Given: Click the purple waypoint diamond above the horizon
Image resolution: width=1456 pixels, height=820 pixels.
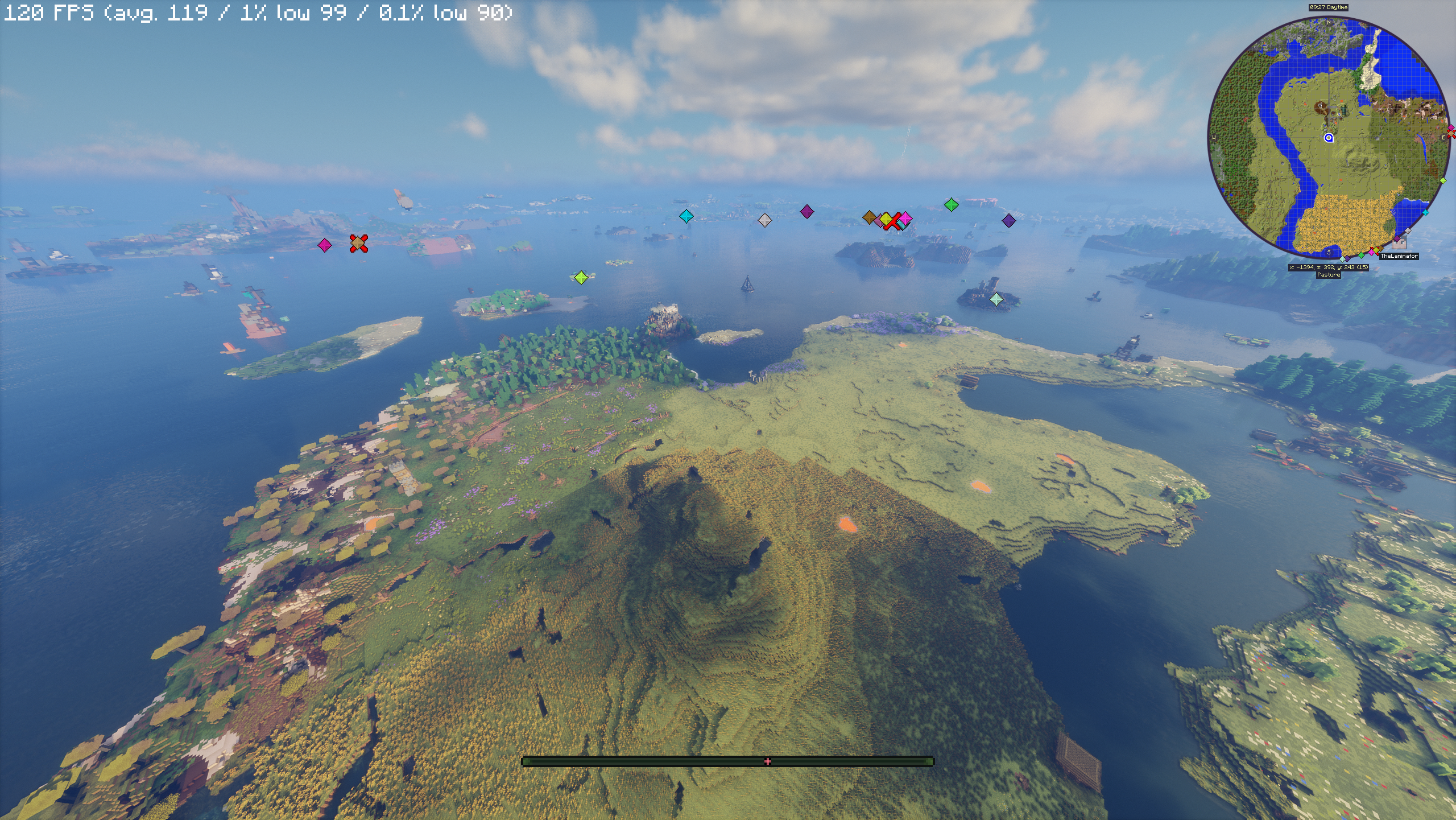Looking at the screenshot, I should [x=806, y=212].
